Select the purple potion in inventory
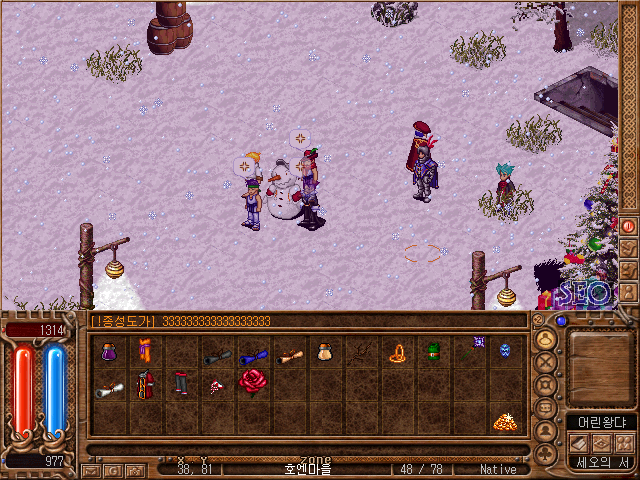The width and height of the screenshot is (640, 480). (x=109, y=353)
